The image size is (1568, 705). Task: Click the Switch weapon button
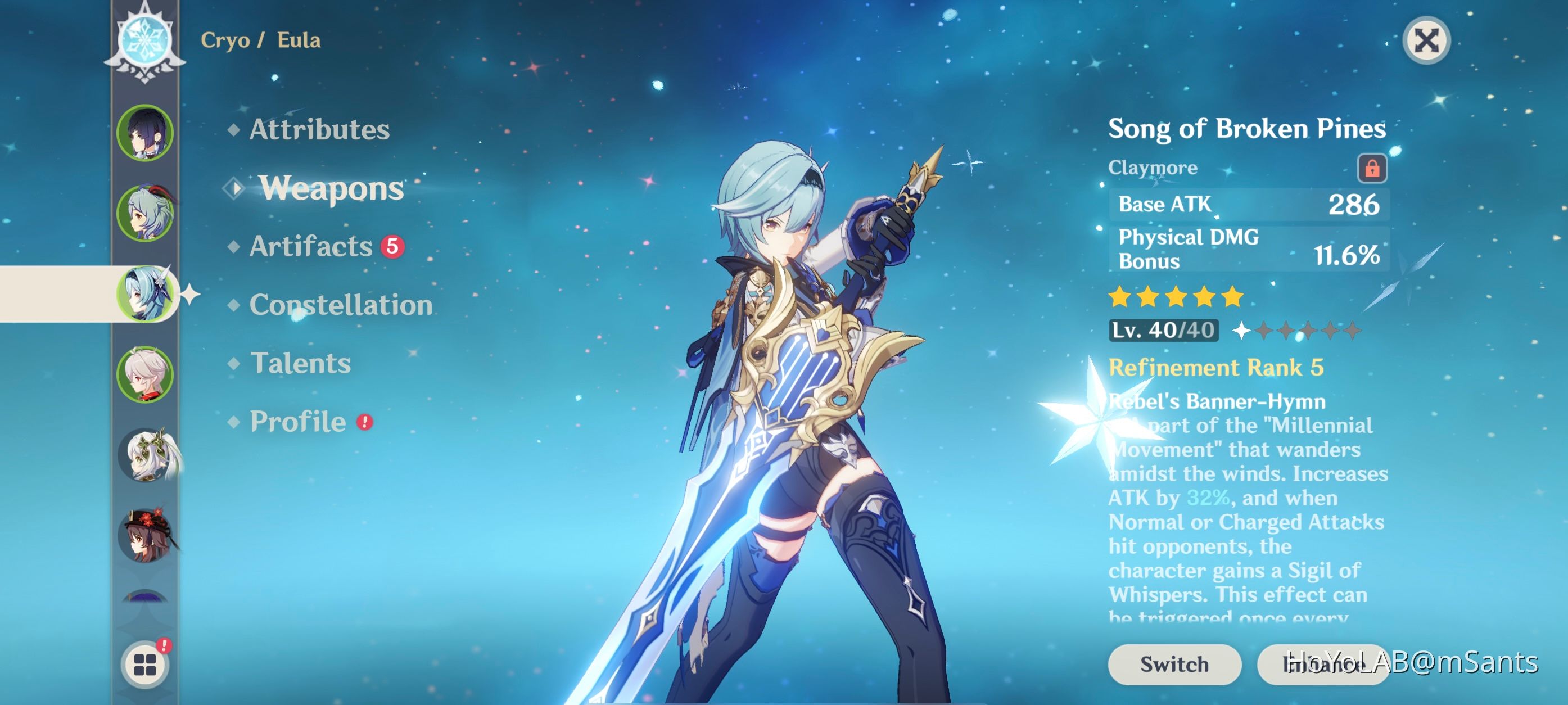[x=1173, y=663]
